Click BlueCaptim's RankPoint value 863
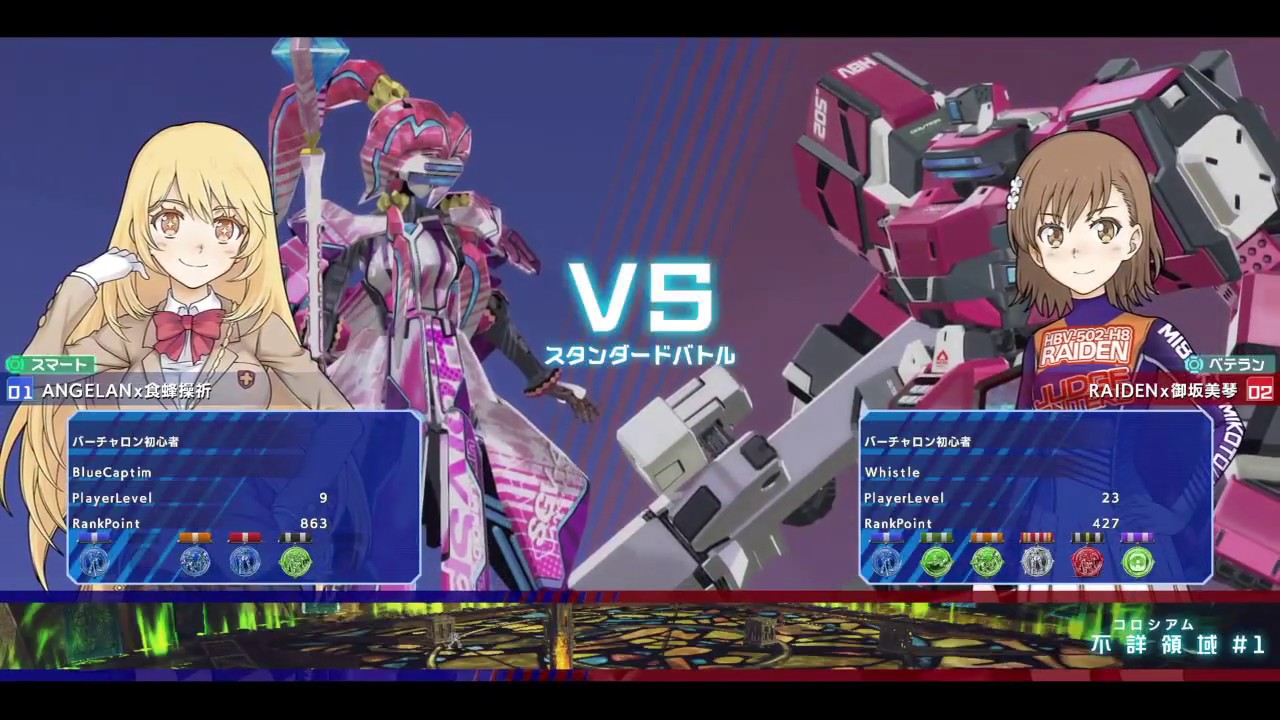The image size is (1280, 720). click(x=313, y=523)
